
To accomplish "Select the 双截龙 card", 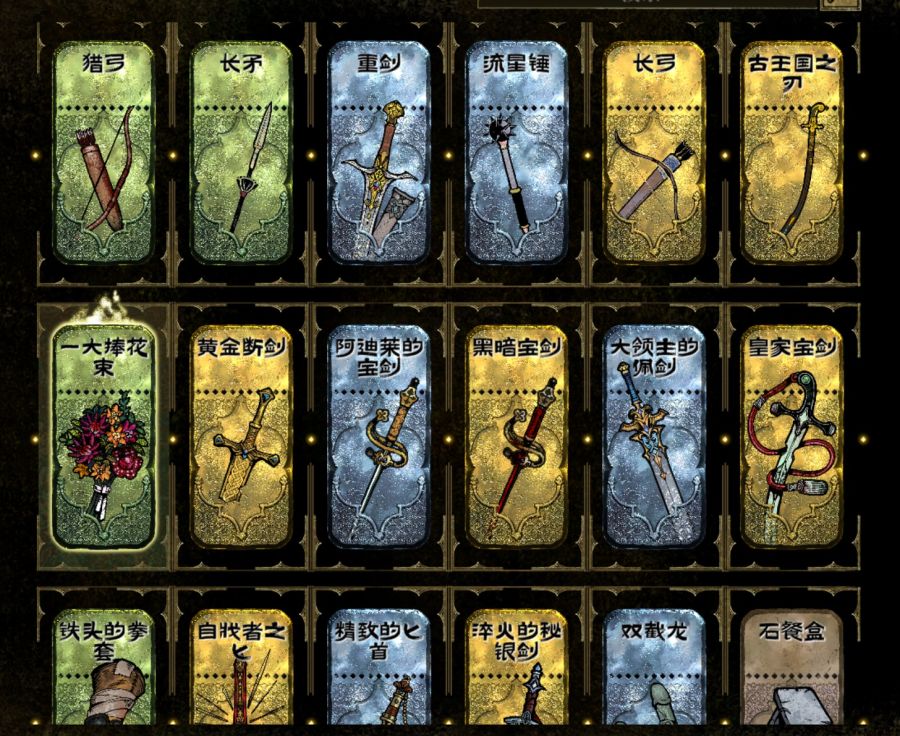I will coord(655,668).
